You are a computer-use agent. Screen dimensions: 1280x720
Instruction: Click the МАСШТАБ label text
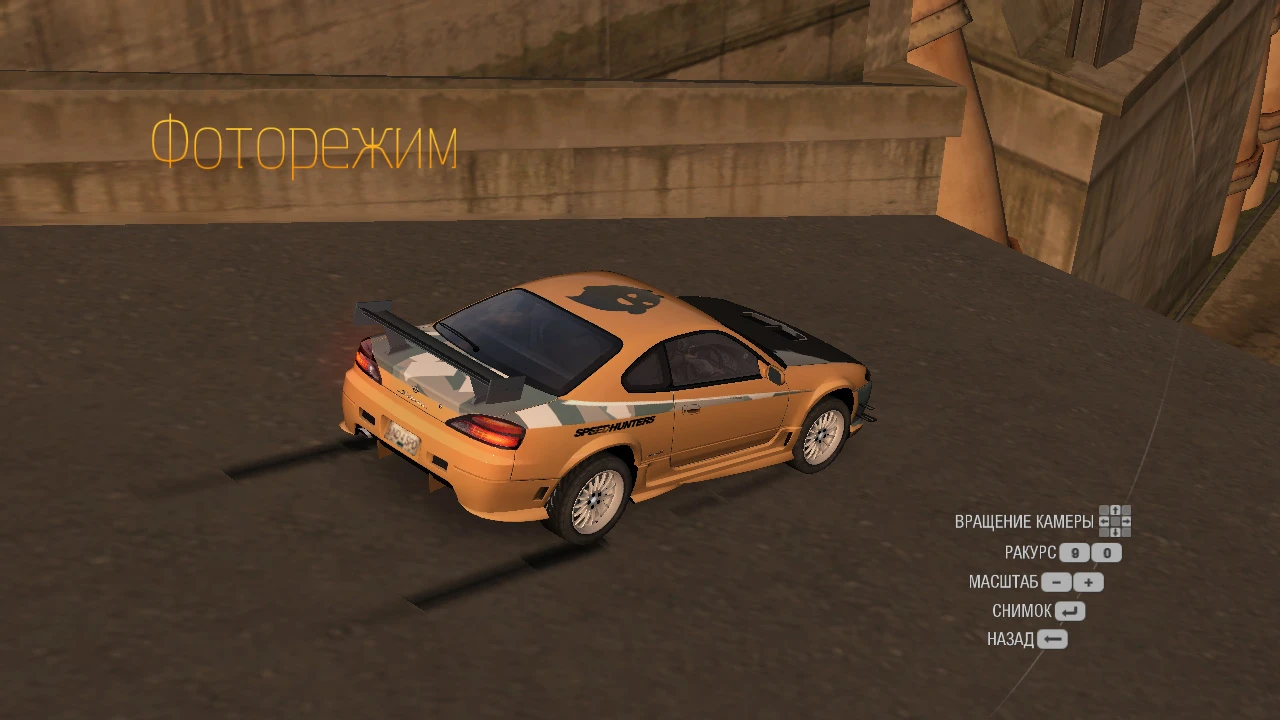coord(1004,582)
